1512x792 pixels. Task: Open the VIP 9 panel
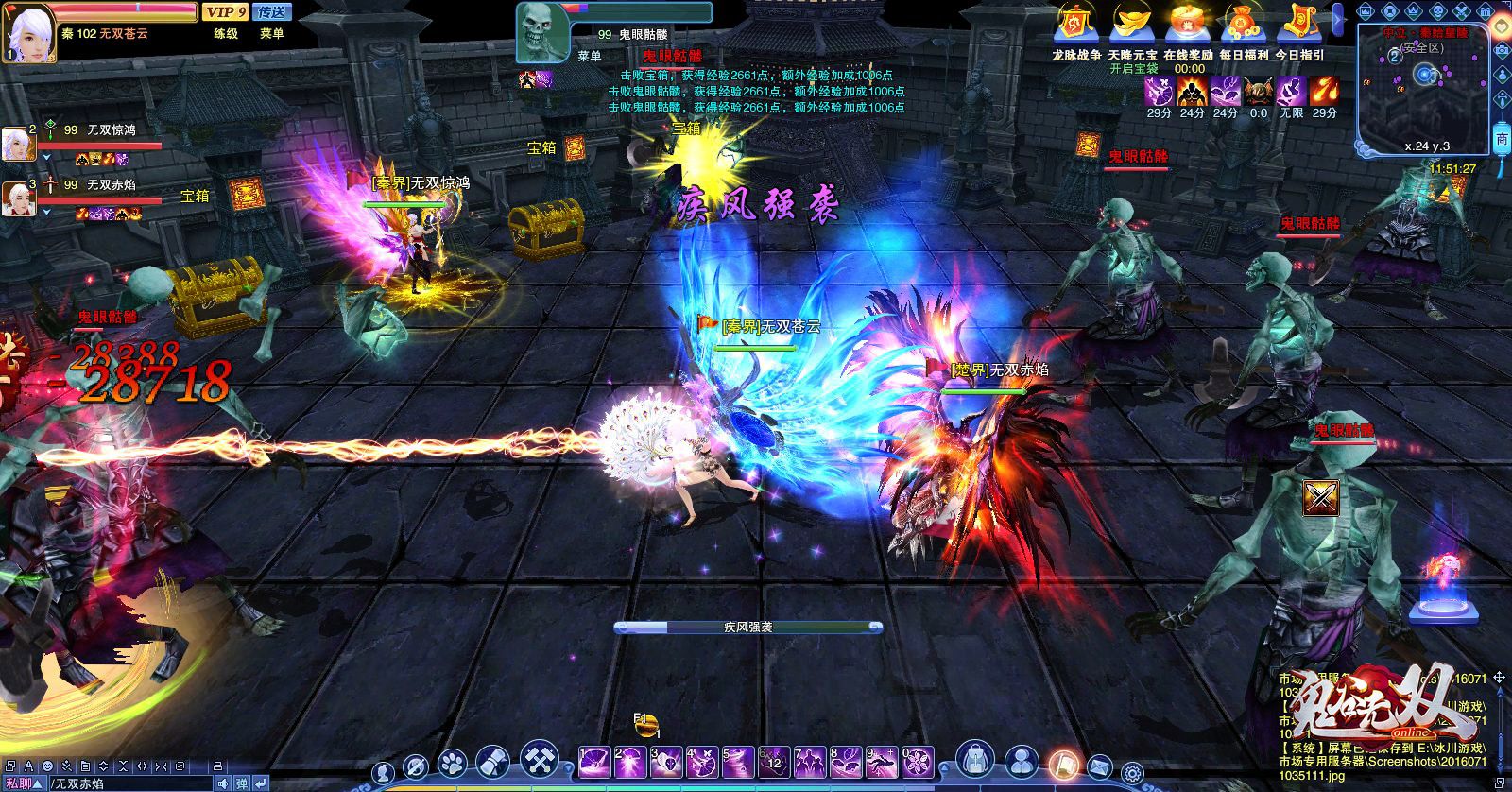(225, 12)
